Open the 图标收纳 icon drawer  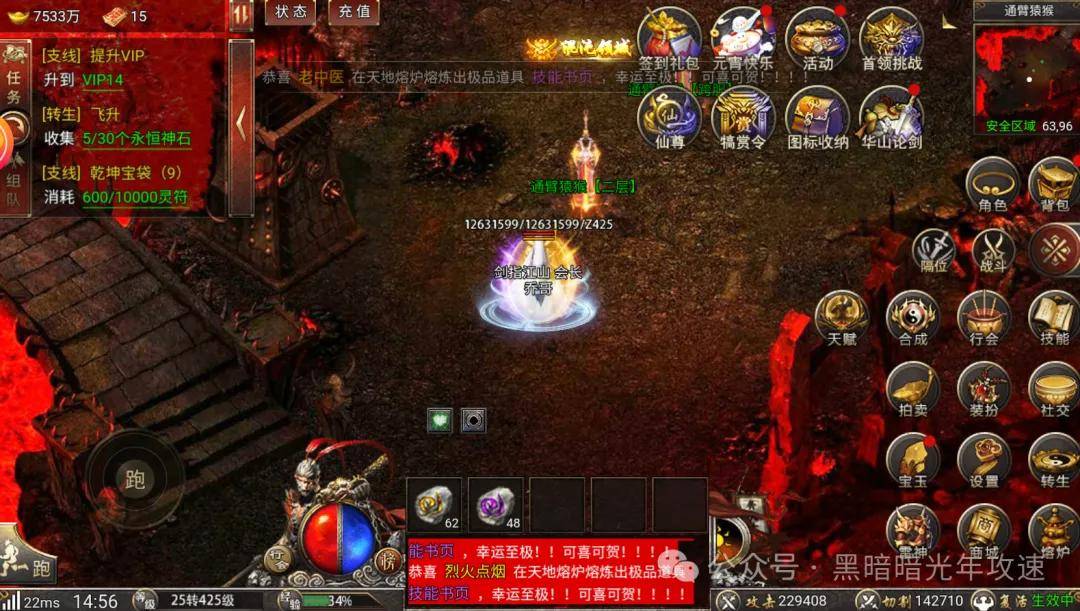point(817,116)
